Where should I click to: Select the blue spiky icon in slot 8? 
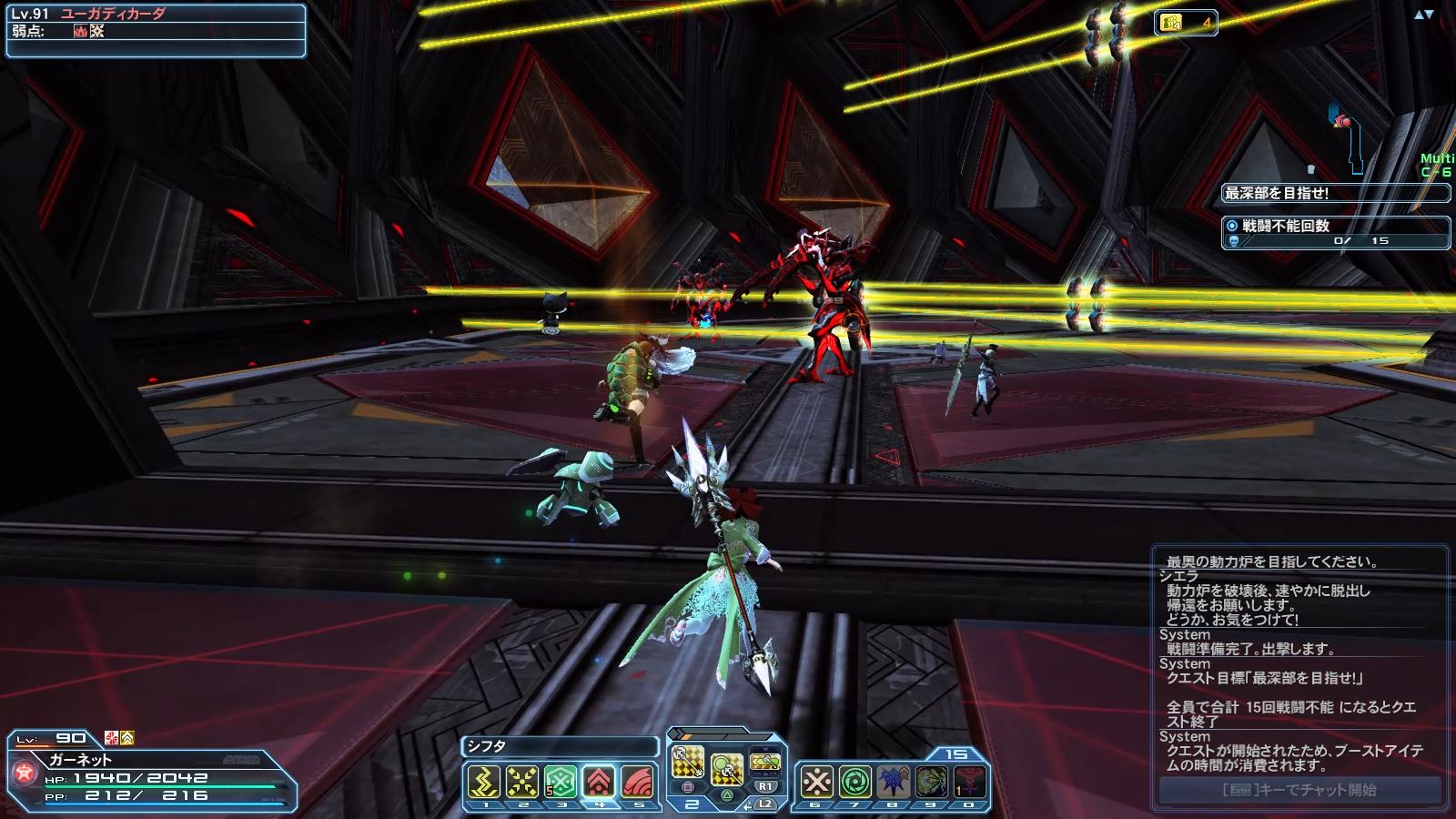tap(894, 782)
